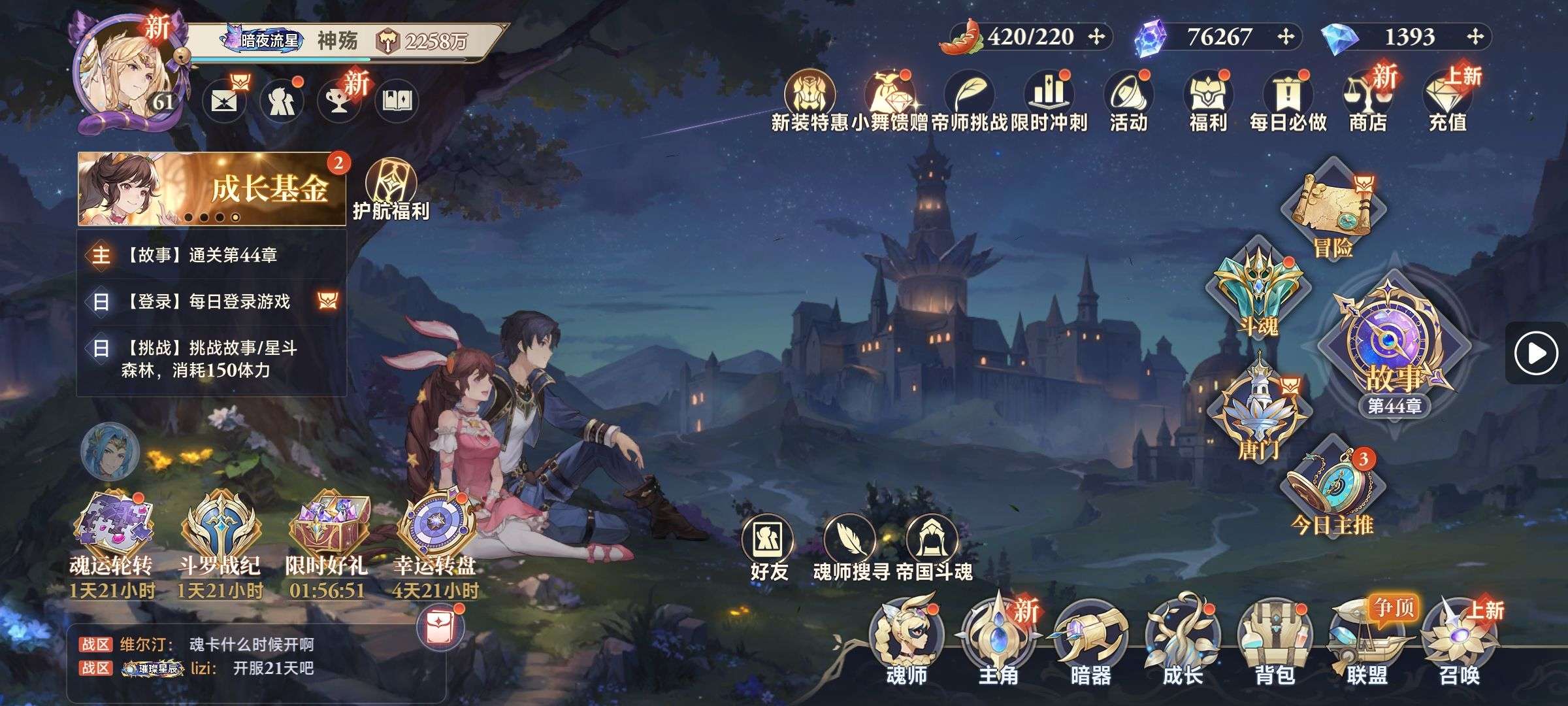Open the 冒险 adventure map
The width and height of the screenshot is (1568, 706).
[1331, 209]
